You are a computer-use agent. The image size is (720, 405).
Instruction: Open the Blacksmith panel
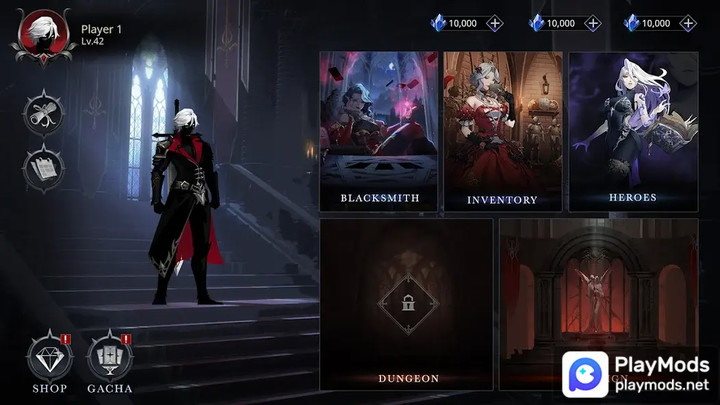point(379,131)
